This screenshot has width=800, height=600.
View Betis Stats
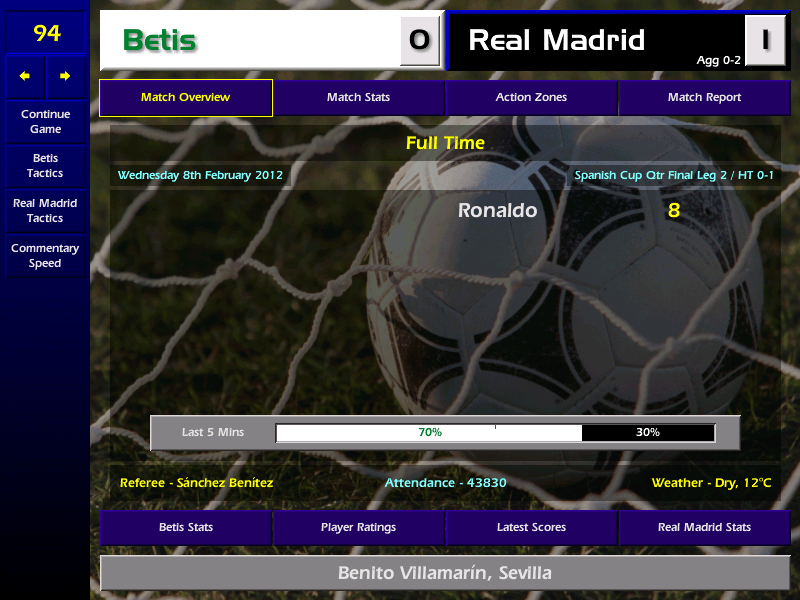click(185, 527)
